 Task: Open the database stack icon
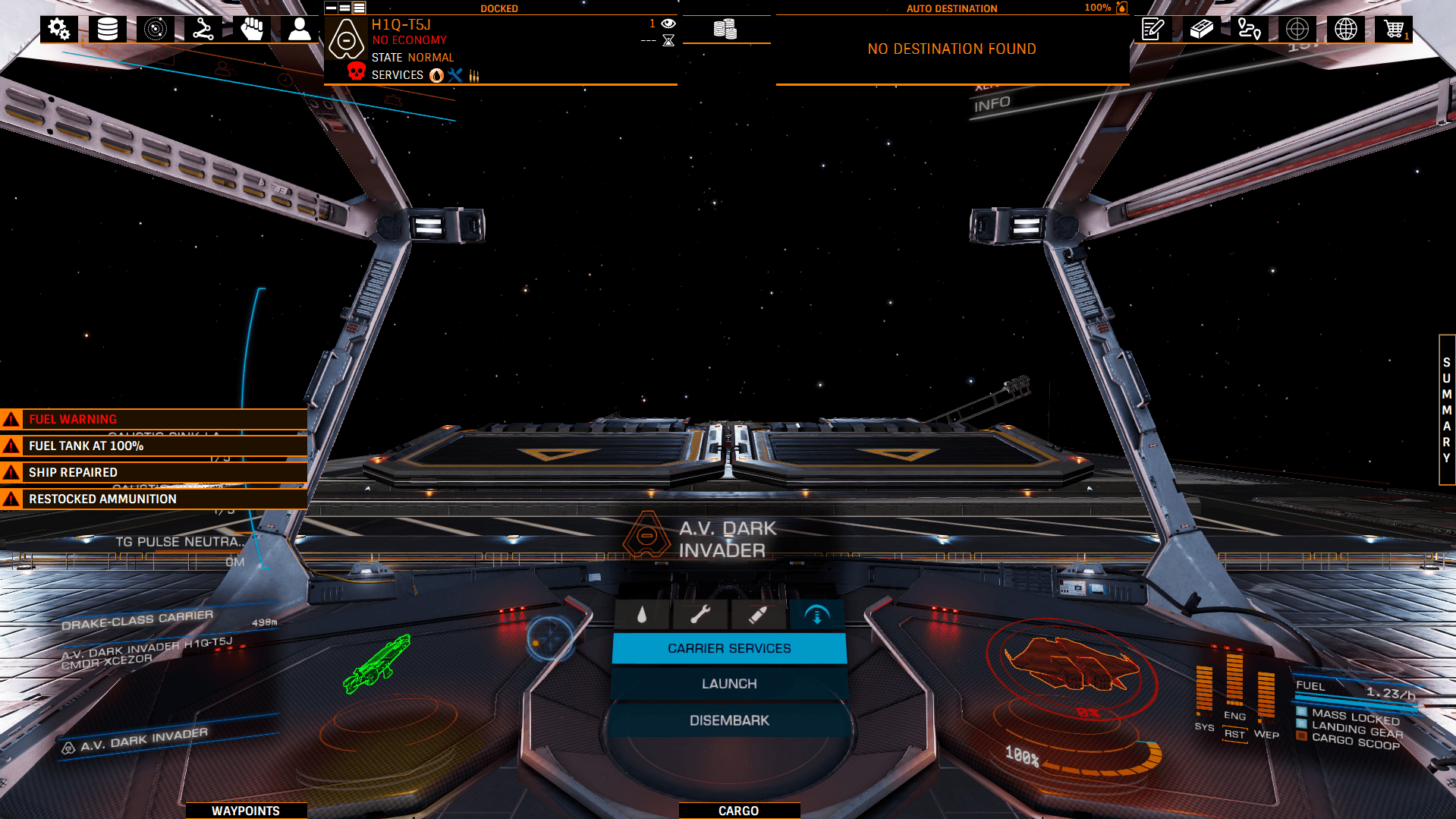pyautogui.click(x=108, y=30)
